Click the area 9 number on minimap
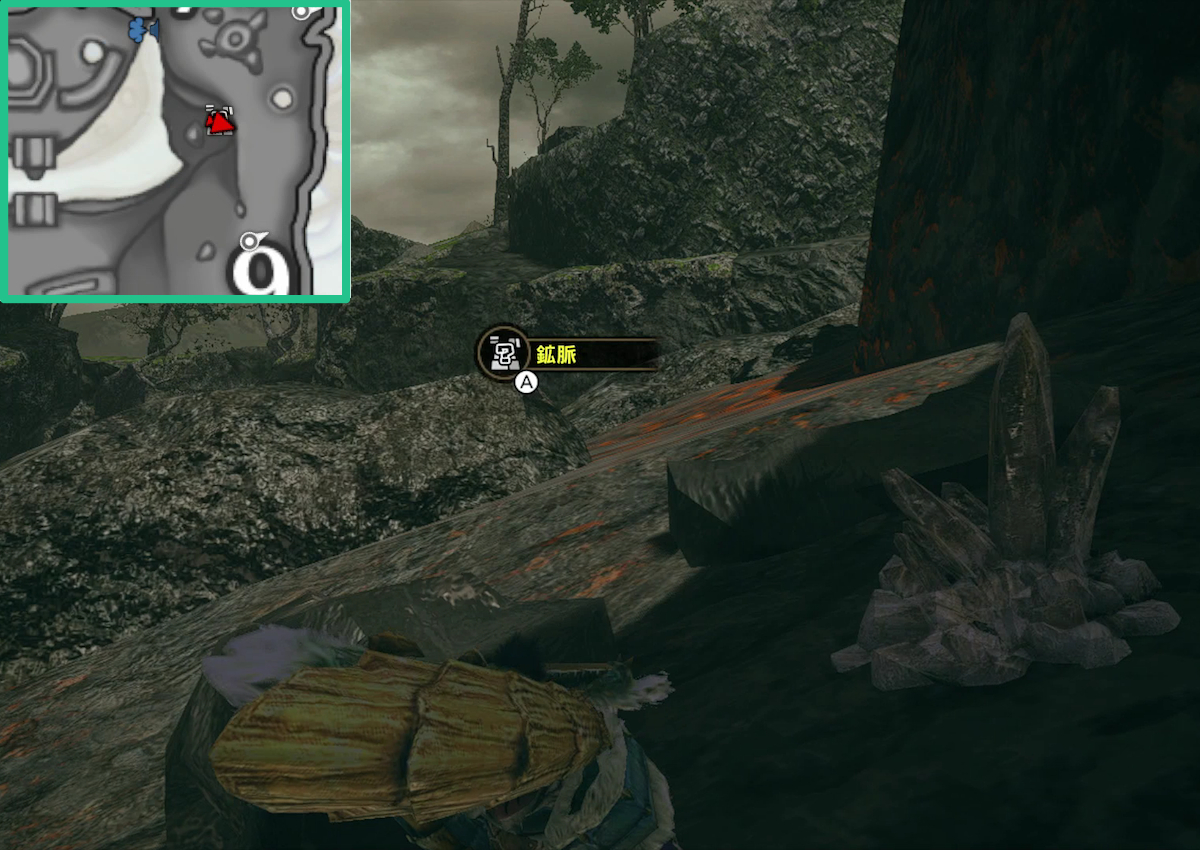The image size is (1200, 850). pyautogui.click(x=262, y=271)
